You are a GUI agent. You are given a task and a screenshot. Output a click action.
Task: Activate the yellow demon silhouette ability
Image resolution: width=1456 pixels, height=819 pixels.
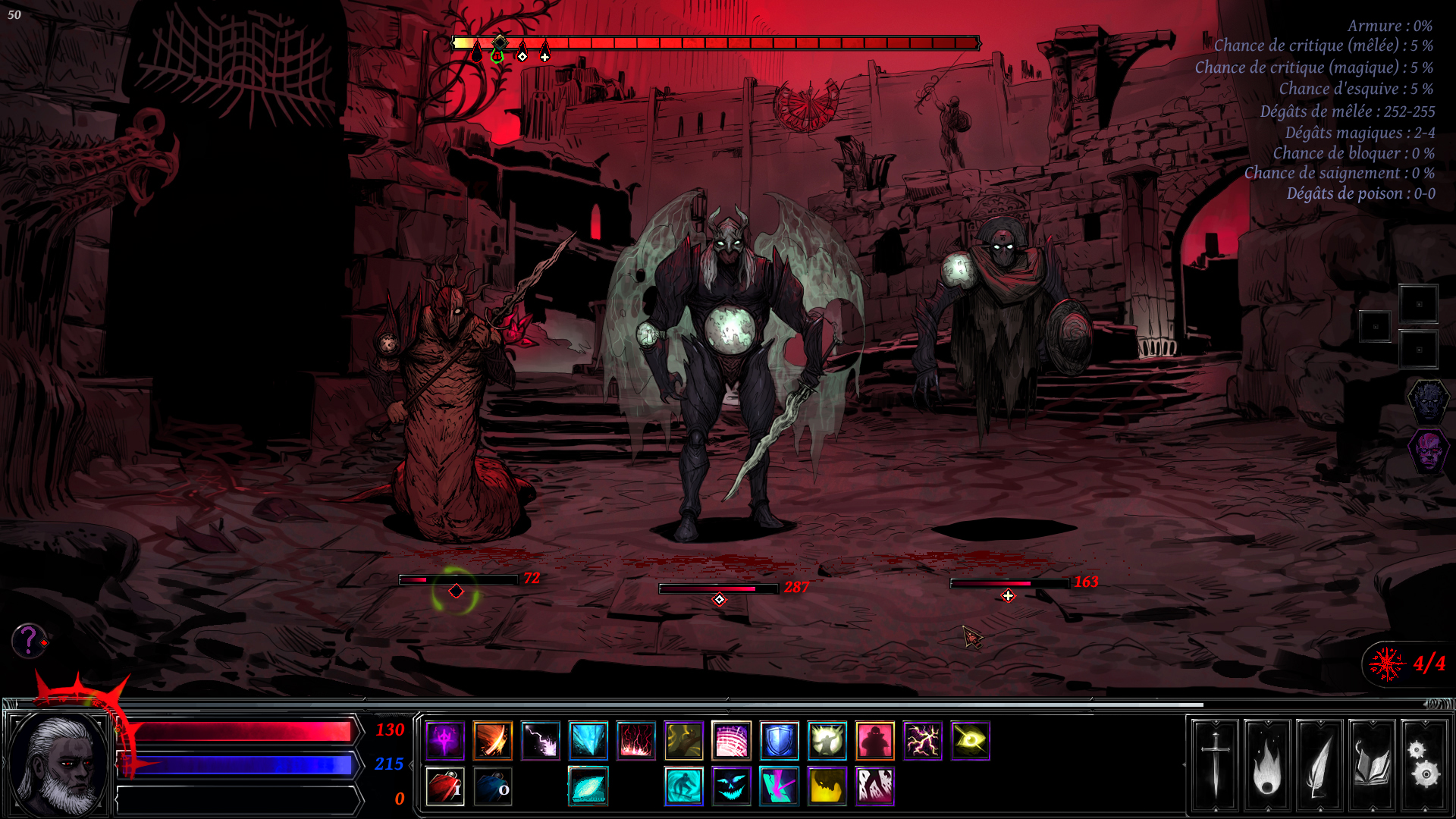827,786
